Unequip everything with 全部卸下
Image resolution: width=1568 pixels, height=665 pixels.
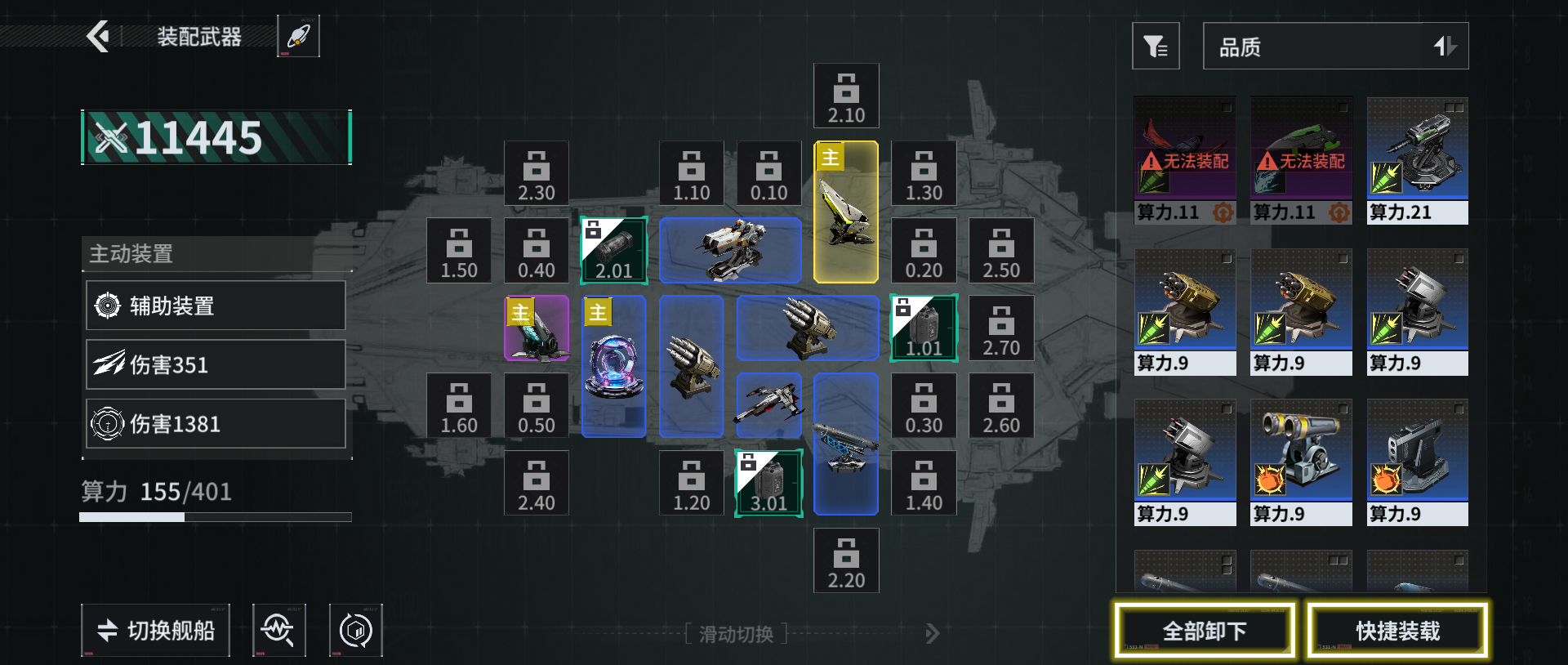1205,630
